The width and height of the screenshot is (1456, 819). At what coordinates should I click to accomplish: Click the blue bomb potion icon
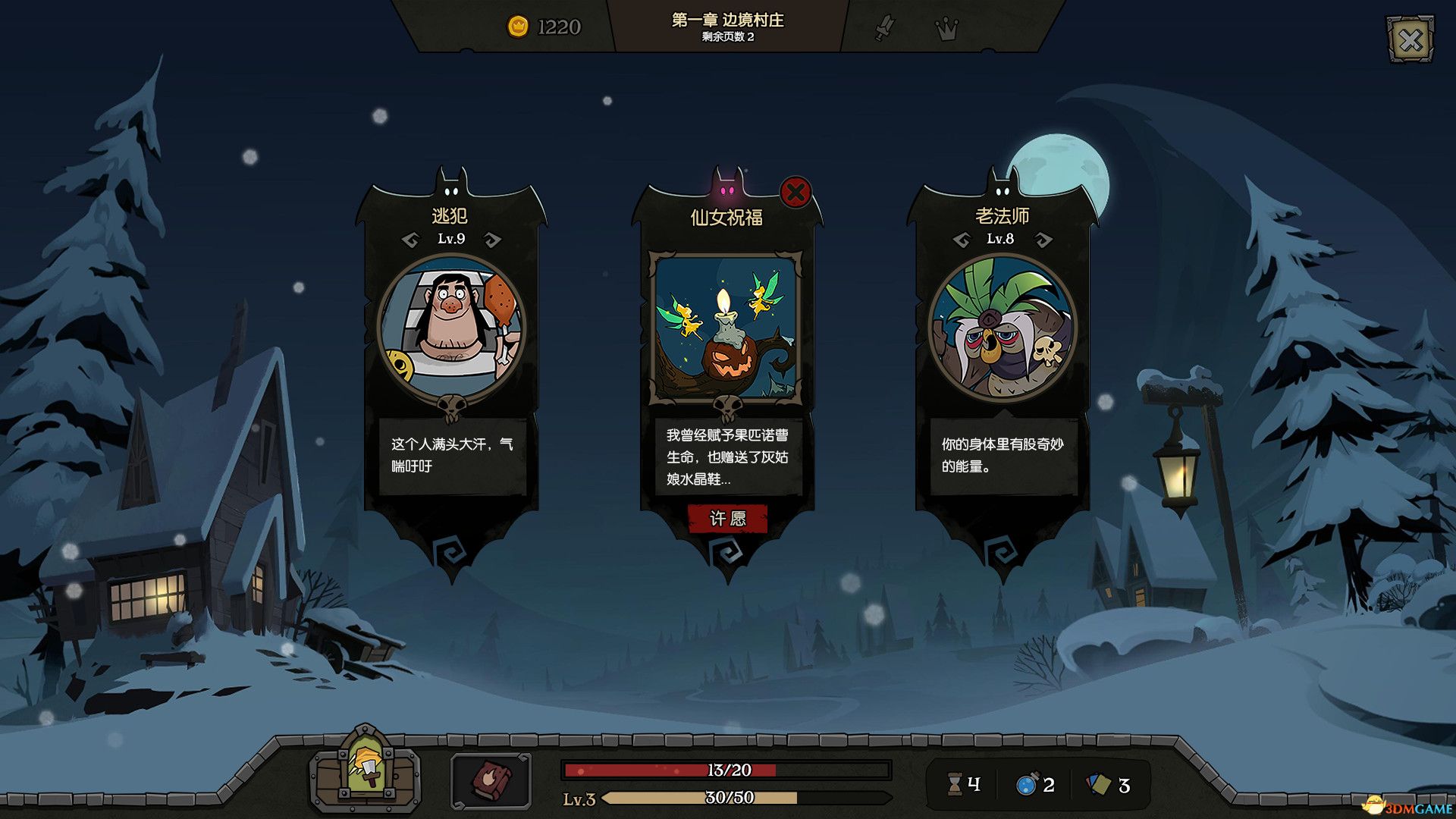pos(1026,785)
